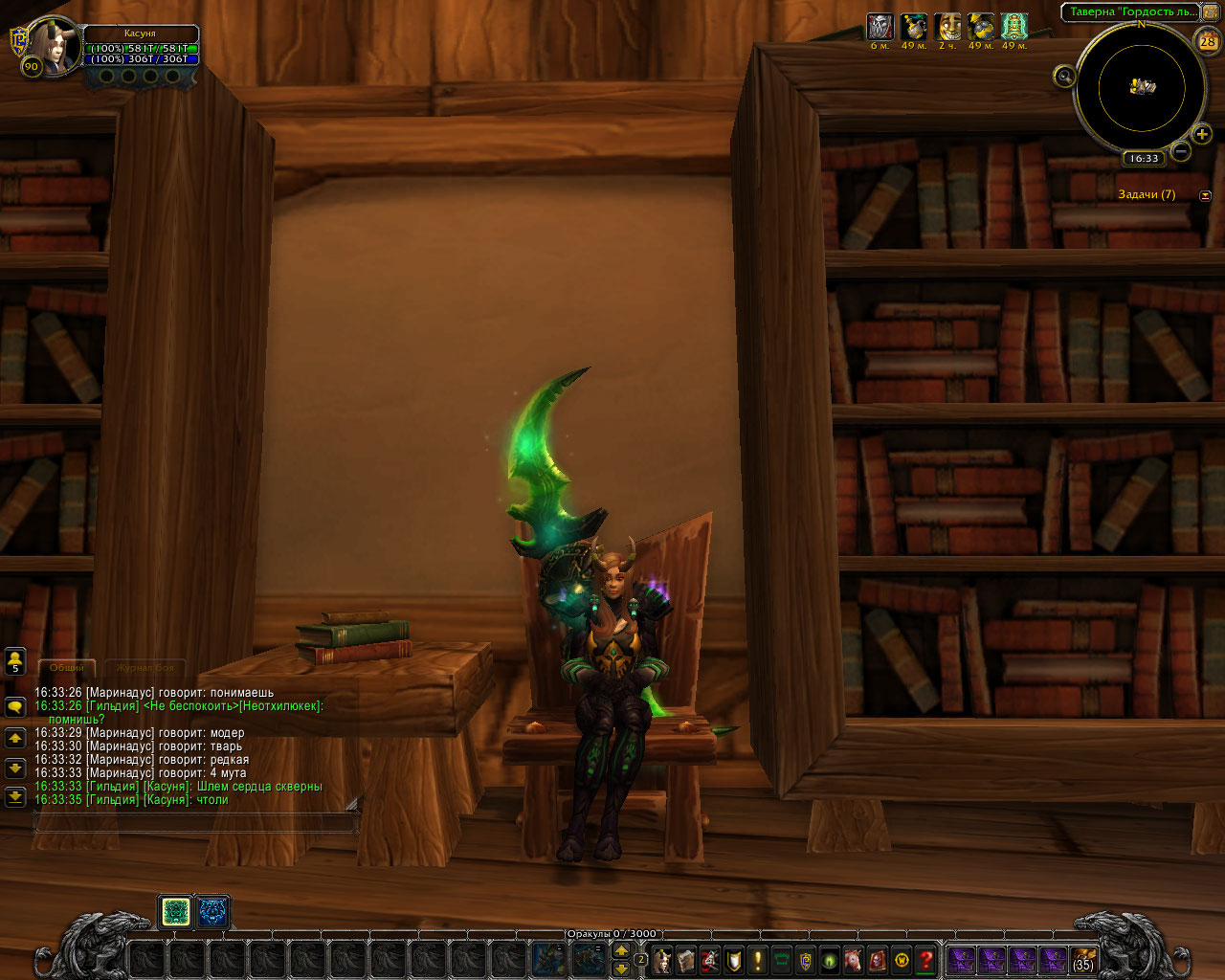The width and height of the screenshot is (1225, 980).
Task: Activate the green glowing aspect stance button
Action: pos(176,913)
